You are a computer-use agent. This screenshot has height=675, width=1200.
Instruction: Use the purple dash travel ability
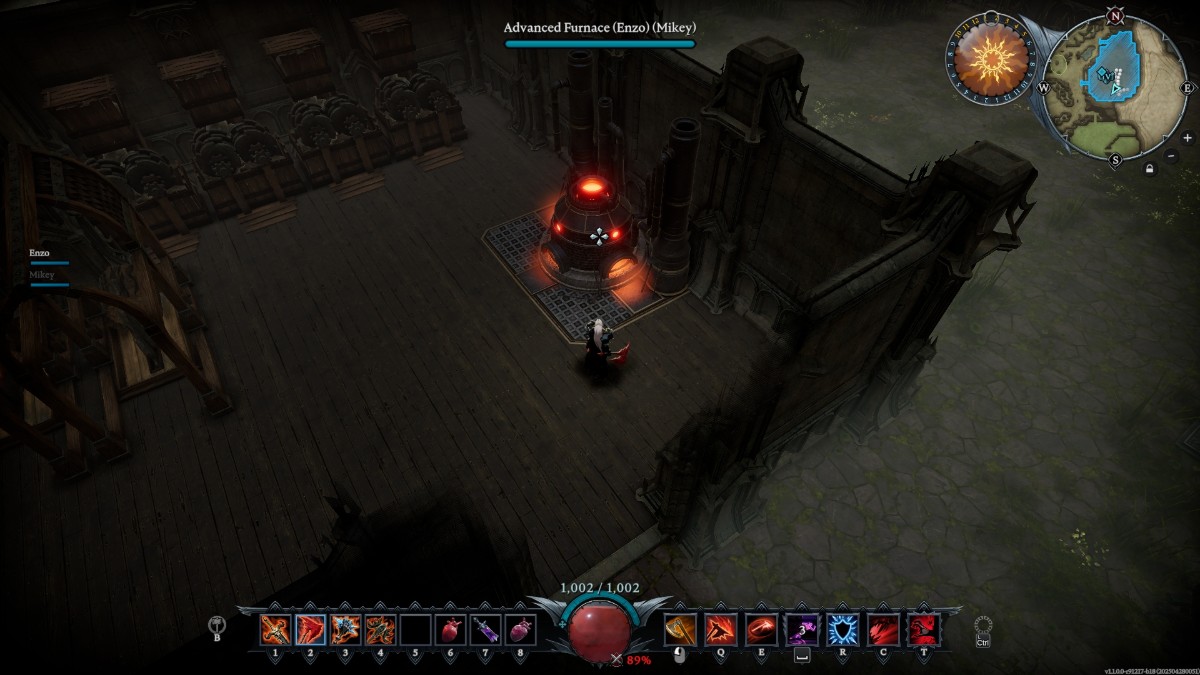coord(802,629)
